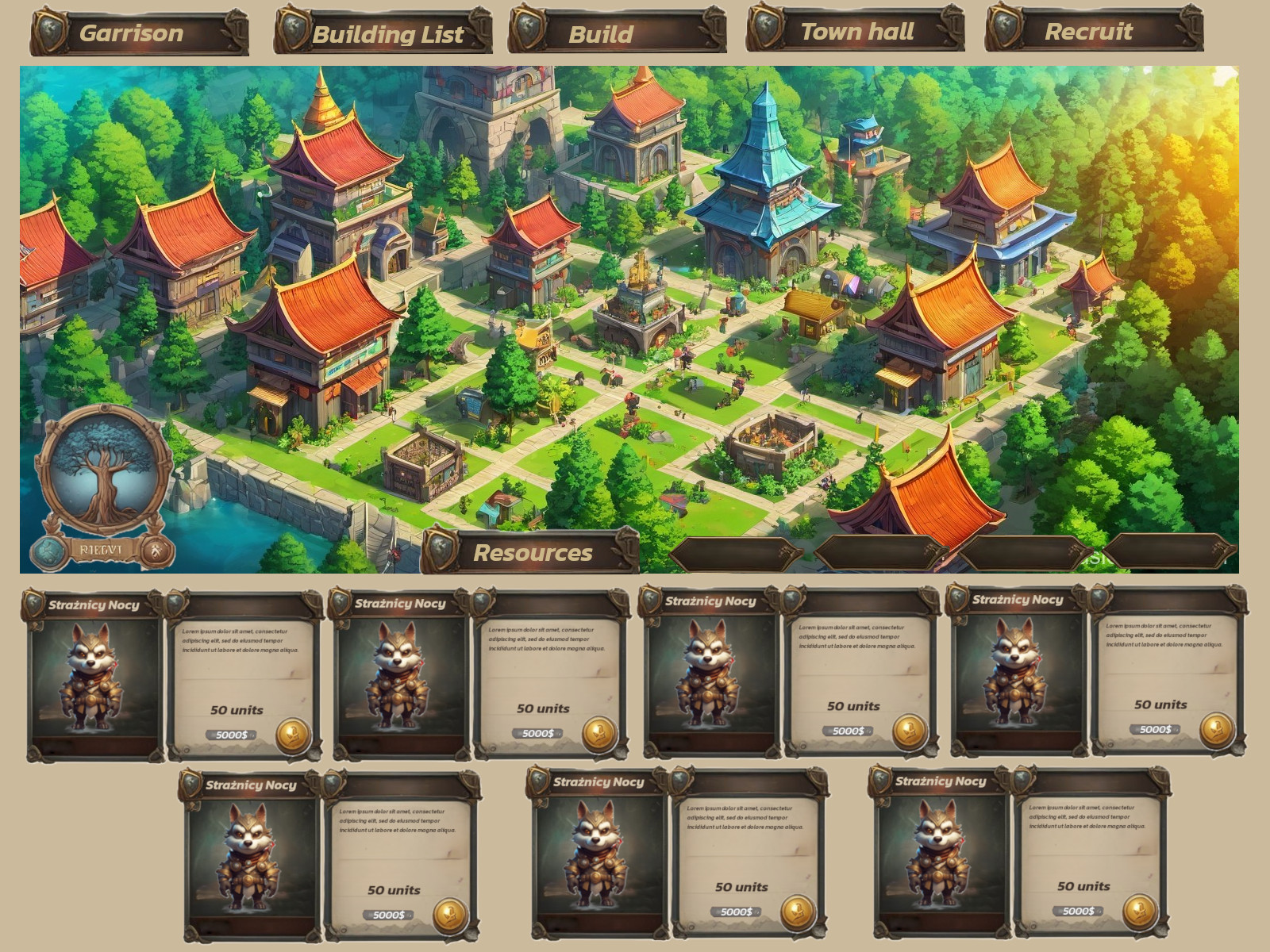Click the tree emblem medallion
1270x952 pixels.
103,468
